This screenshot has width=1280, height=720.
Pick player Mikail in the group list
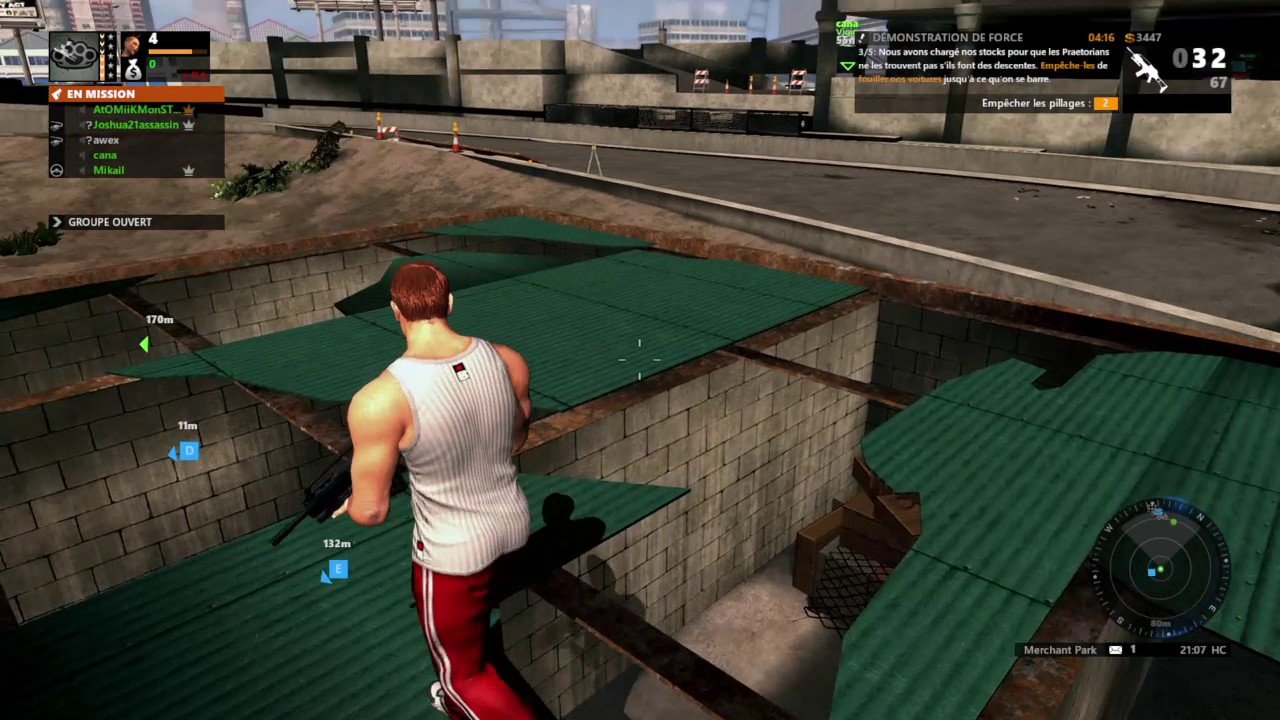coord(109,171)
